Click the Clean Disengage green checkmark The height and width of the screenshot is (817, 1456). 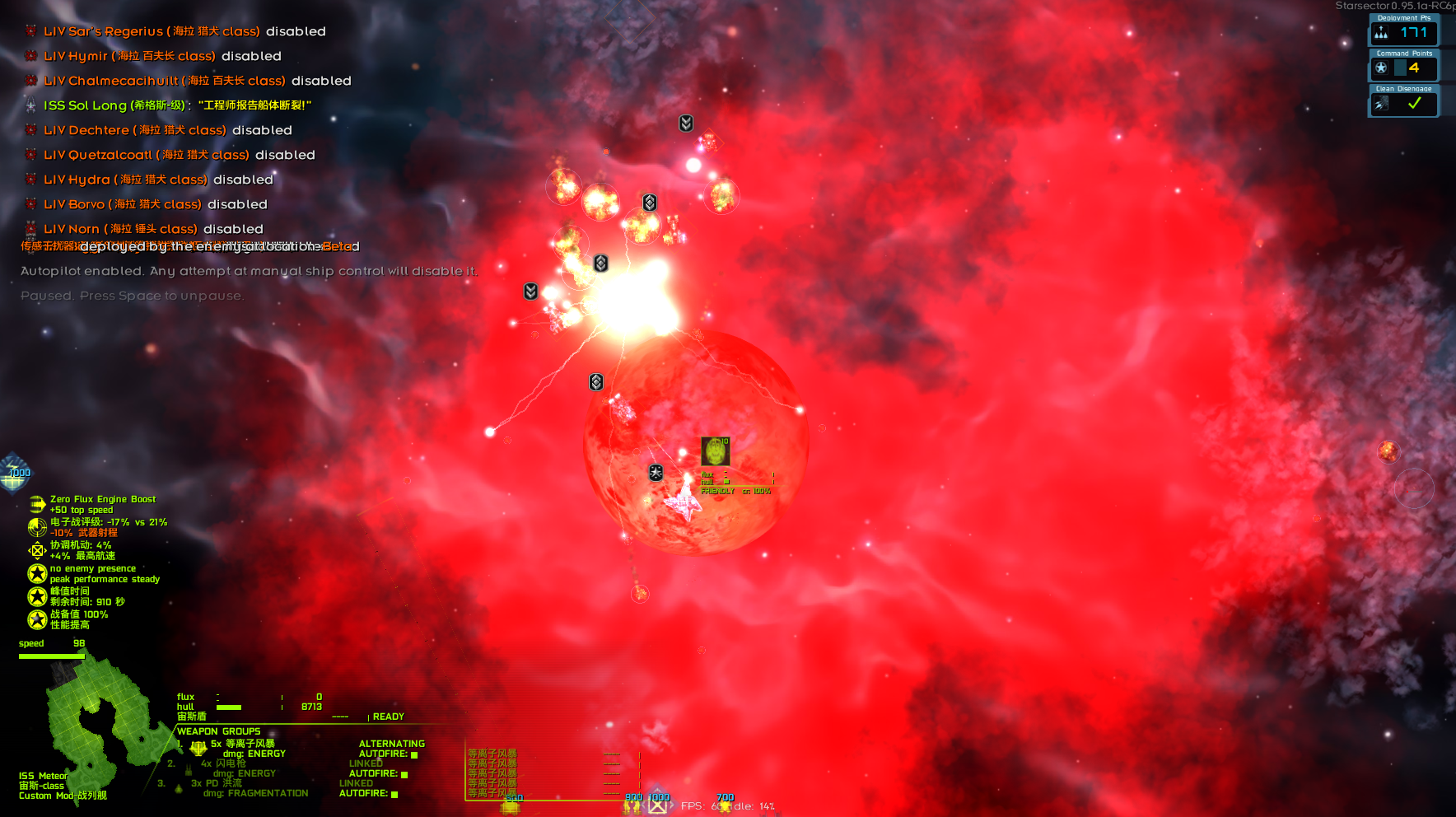tap(1416, 104)
